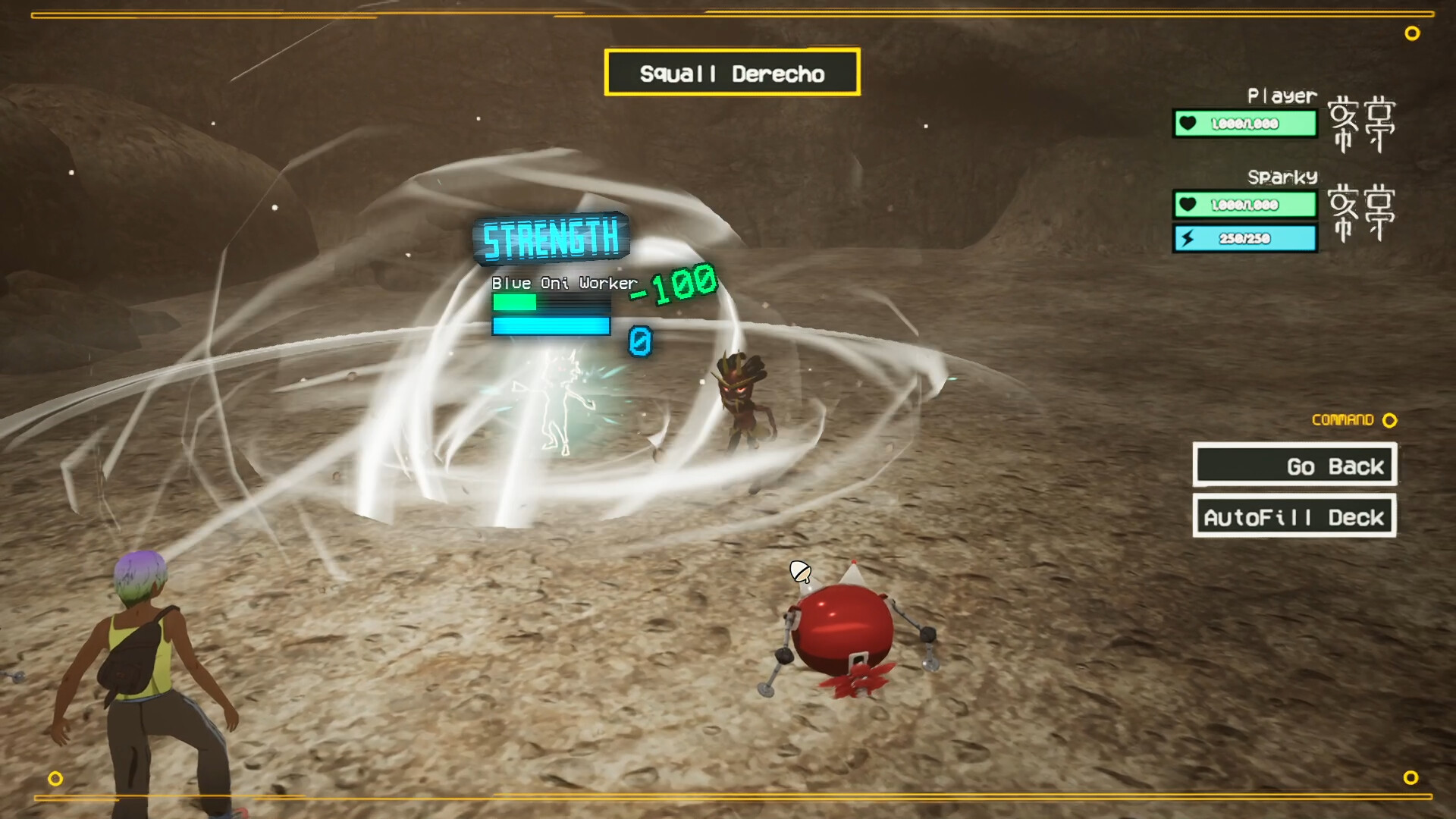This screenshot has width=1456, height=819.
Task: Click the lightning bolt icon on Sparky's energy bar
Action: (x=1189, y=237)
